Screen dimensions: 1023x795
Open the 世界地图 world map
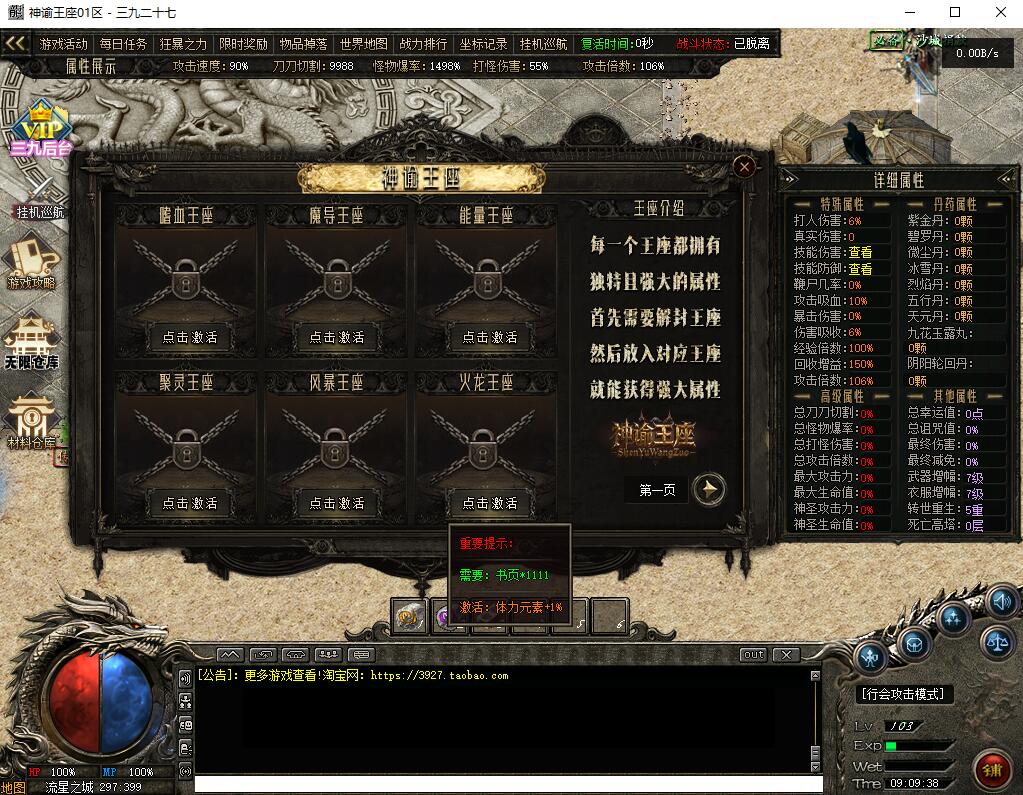click(x=363, y=44)
